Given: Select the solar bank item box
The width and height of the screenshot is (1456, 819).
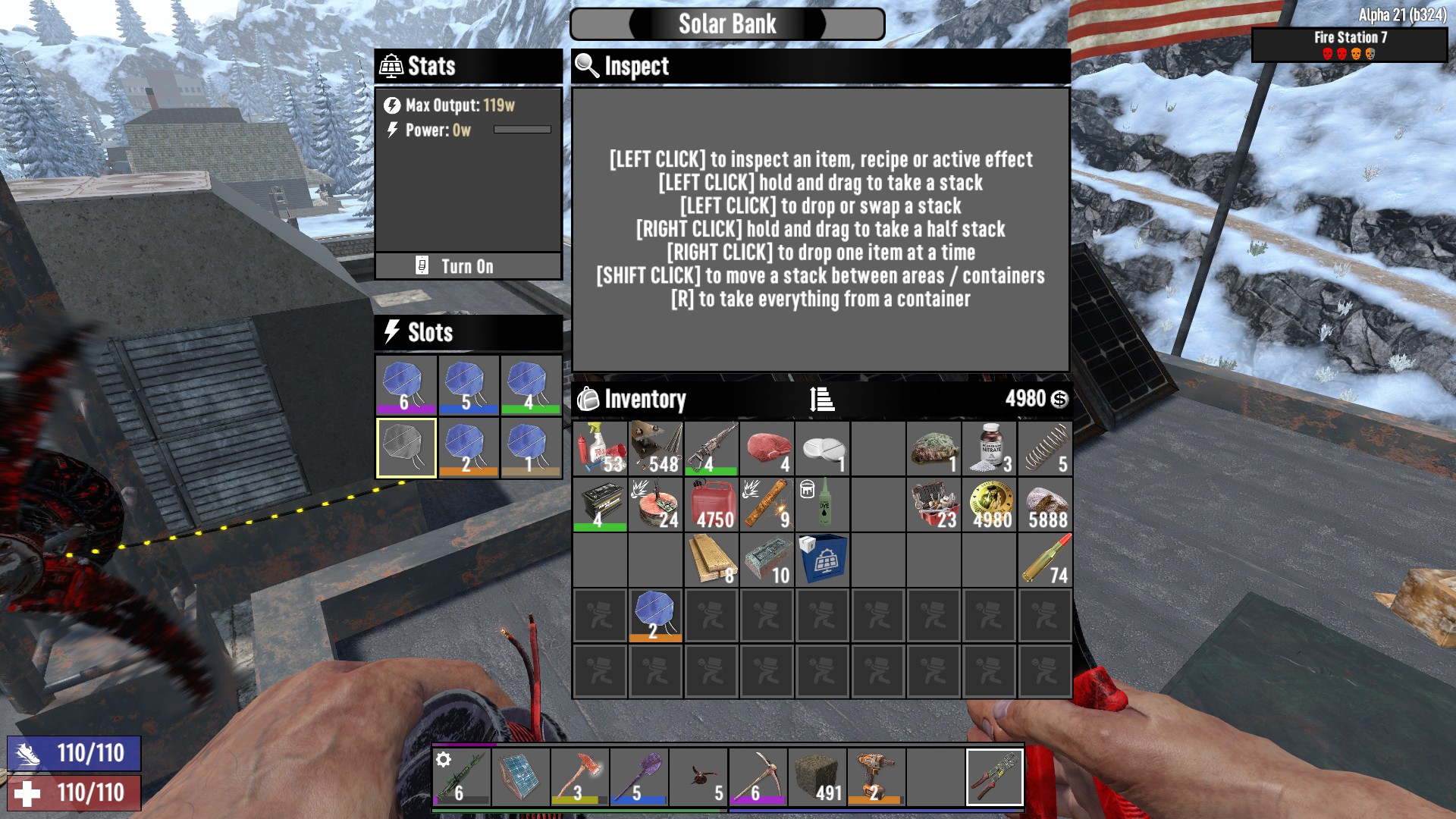Looking at the screenshot, I should [823, 560].
